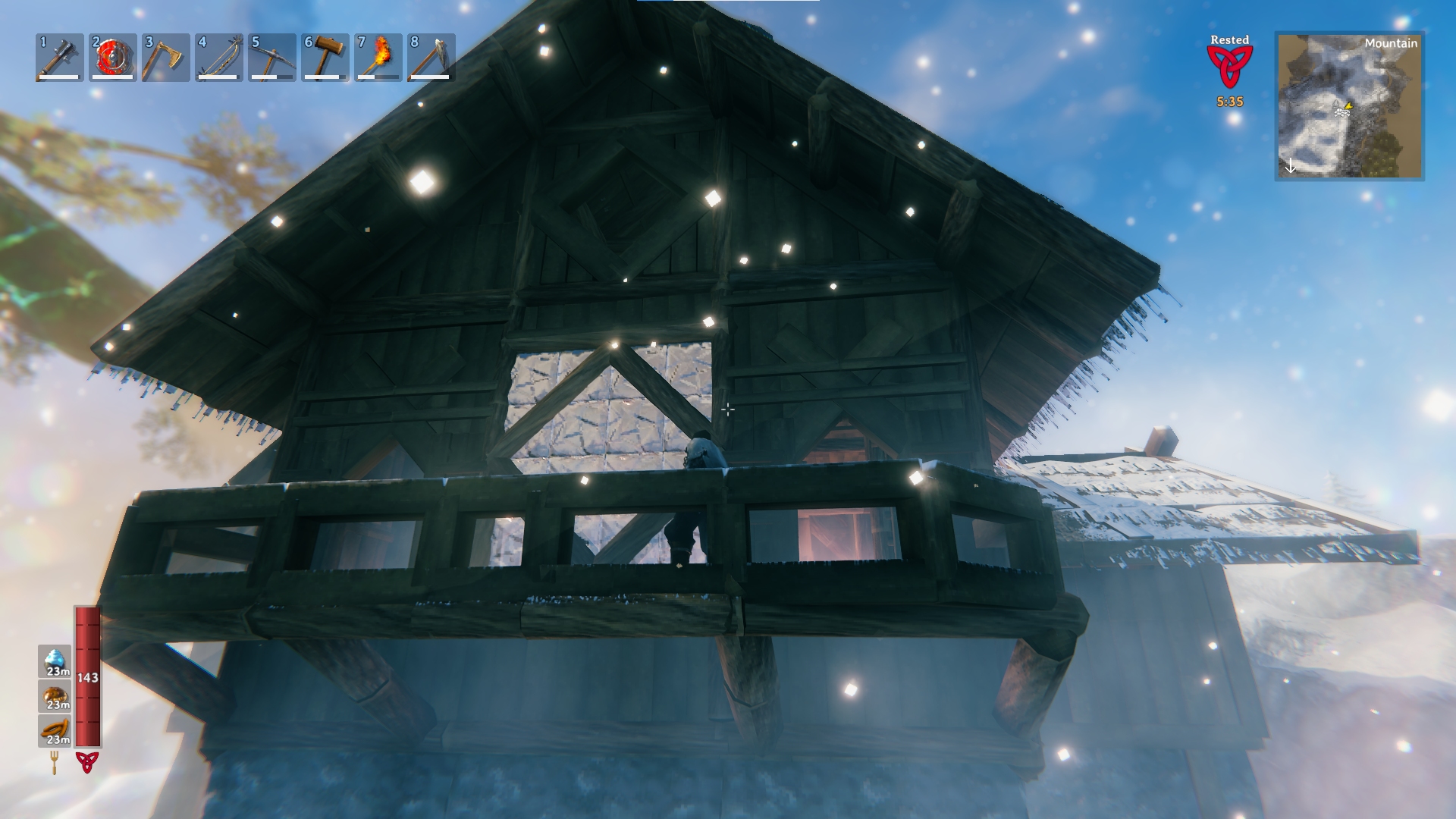Equip the red banded shield

pos(113,57)
